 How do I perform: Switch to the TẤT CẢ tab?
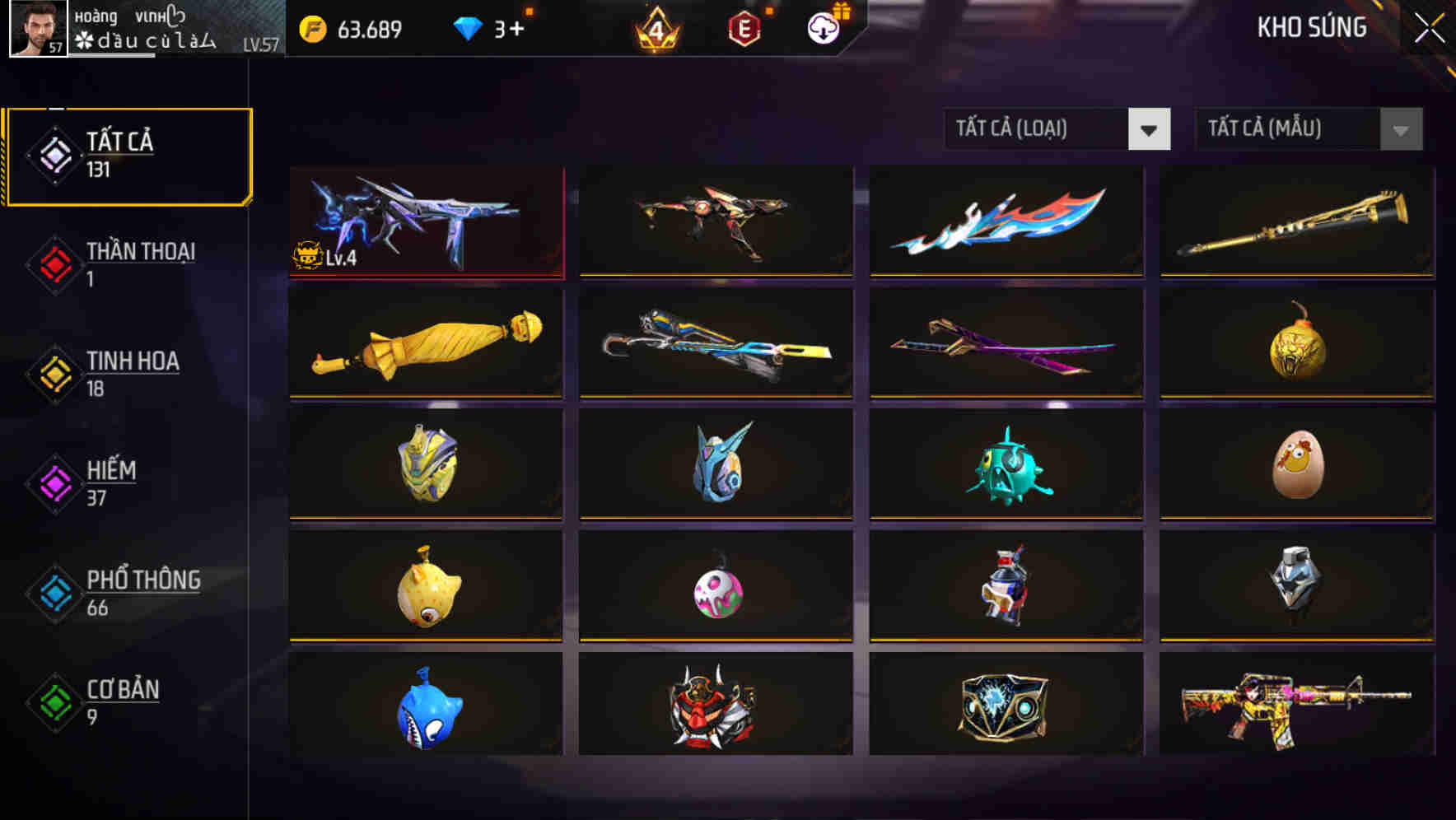[x=128, y=155]
